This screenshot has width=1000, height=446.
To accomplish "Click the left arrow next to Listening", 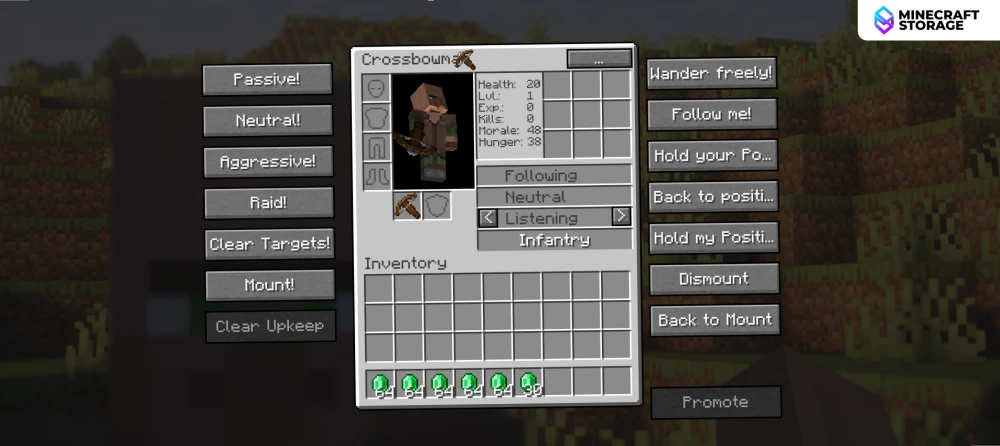I will 488,217.
